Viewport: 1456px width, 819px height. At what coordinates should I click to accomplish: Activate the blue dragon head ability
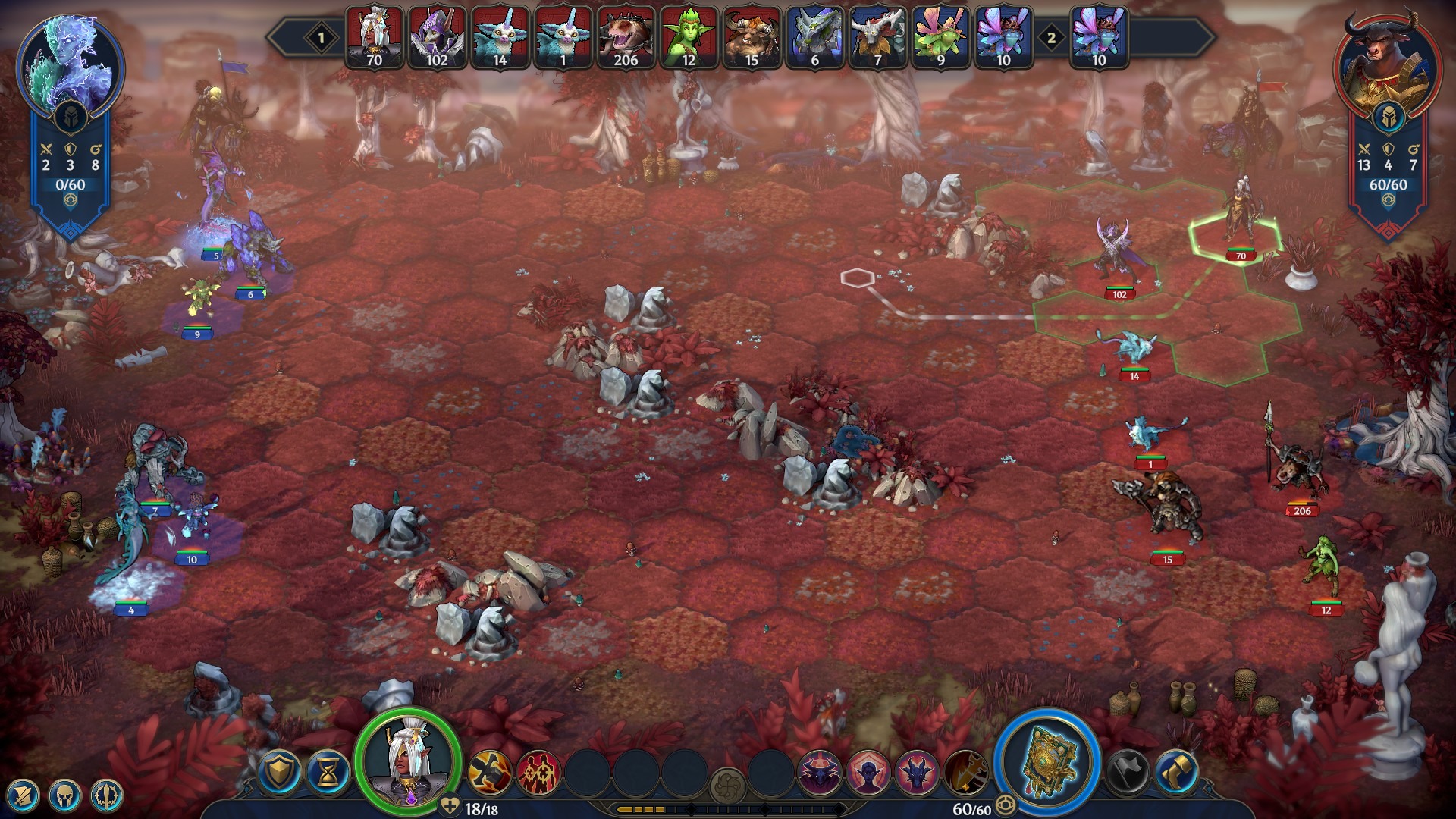(917, 772)
